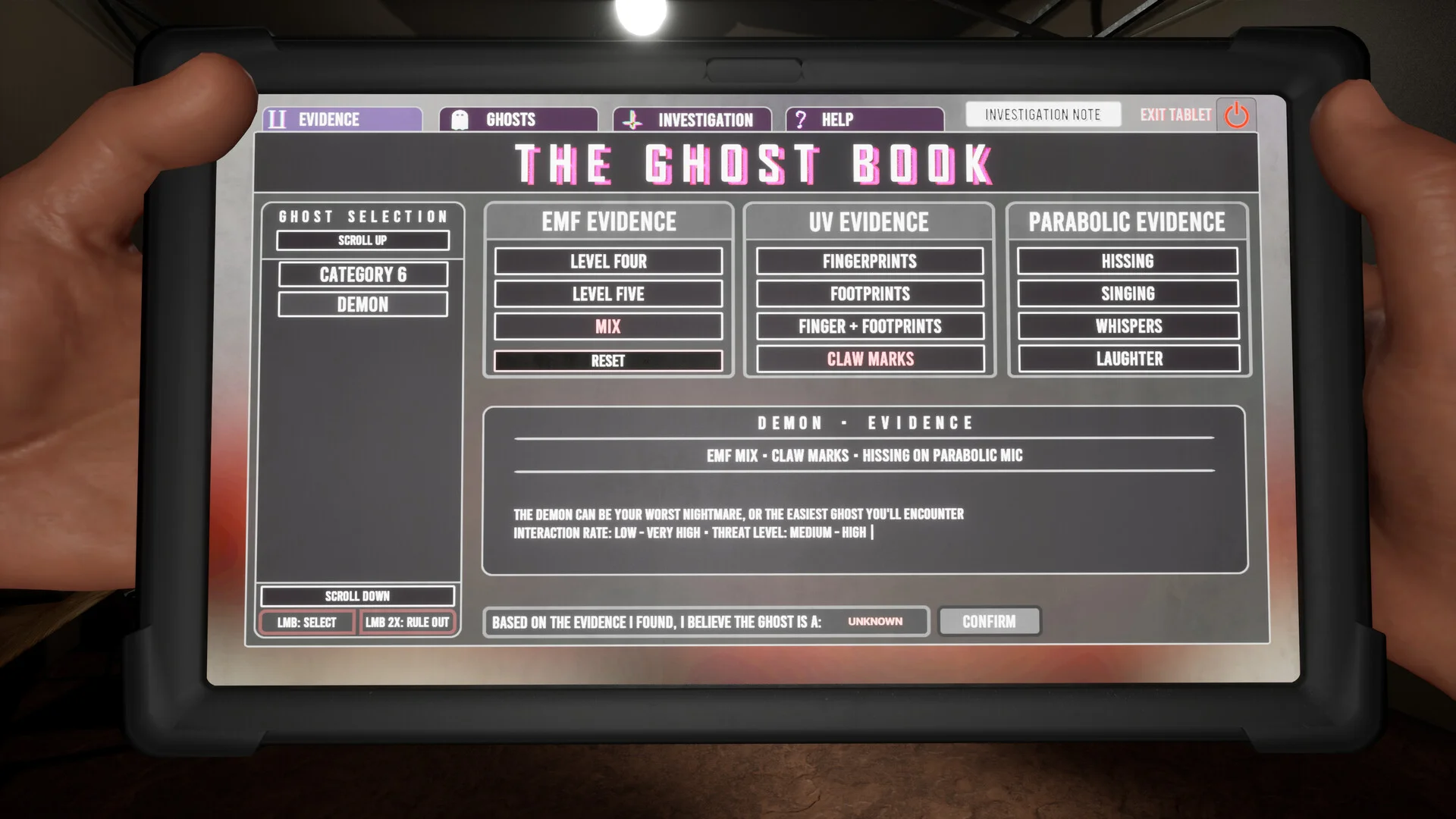Open the Investigation Note
This screenshot has width=1456, height=819.
click(x=1043, y=115)
